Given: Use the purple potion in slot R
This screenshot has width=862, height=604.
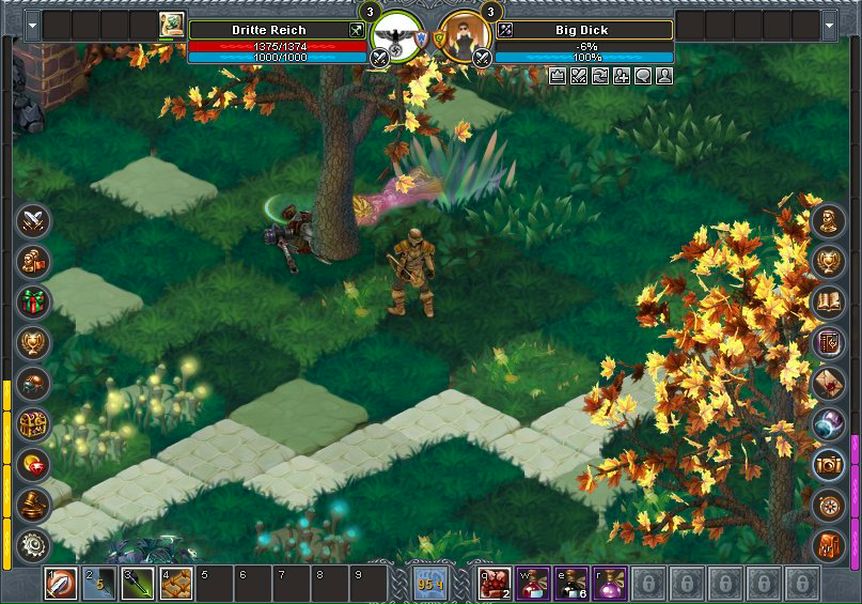Looking at the screenshot, I should 609,583.
